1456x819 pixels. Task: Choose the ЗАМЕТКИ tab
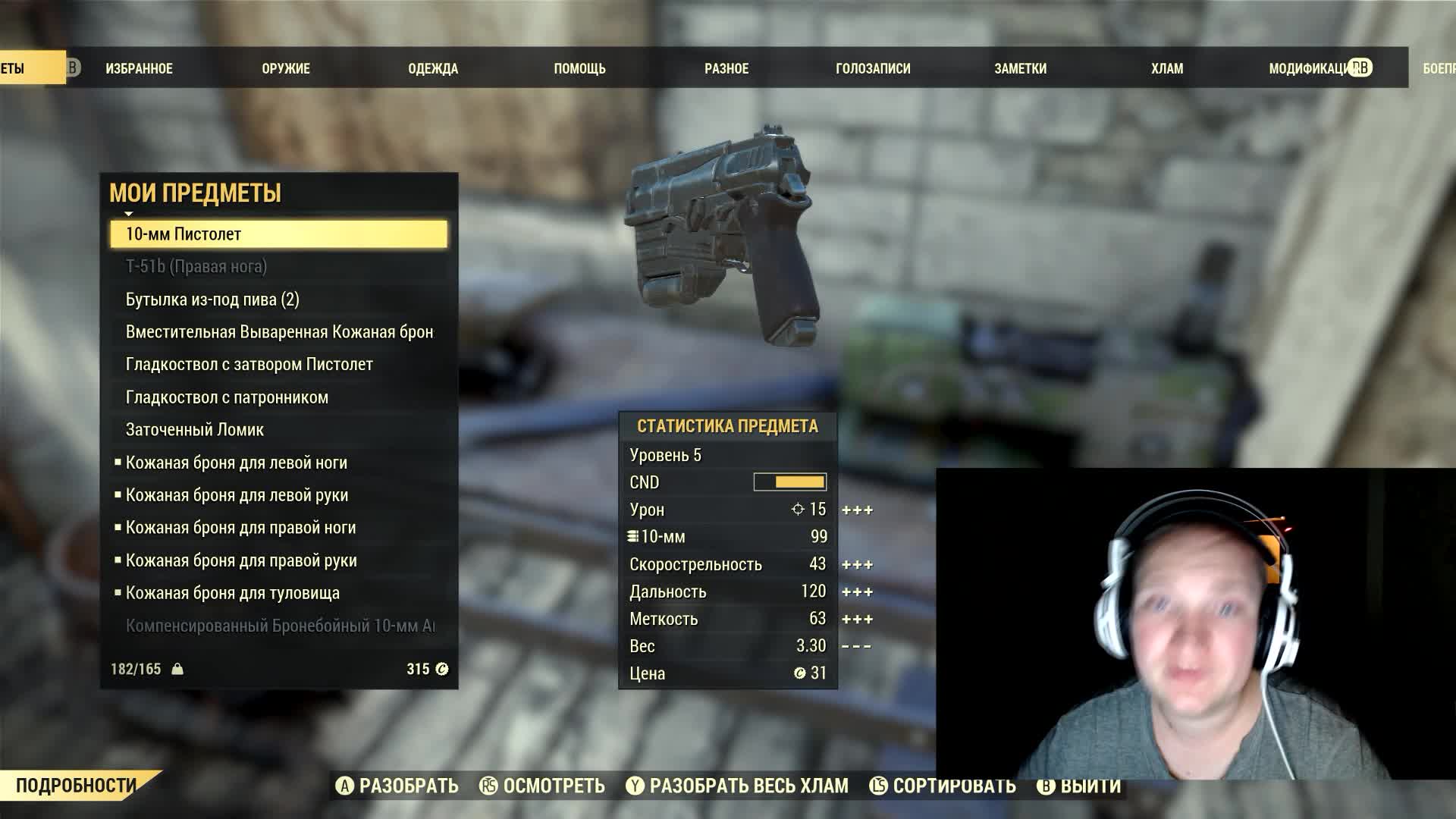(1020, 68)
